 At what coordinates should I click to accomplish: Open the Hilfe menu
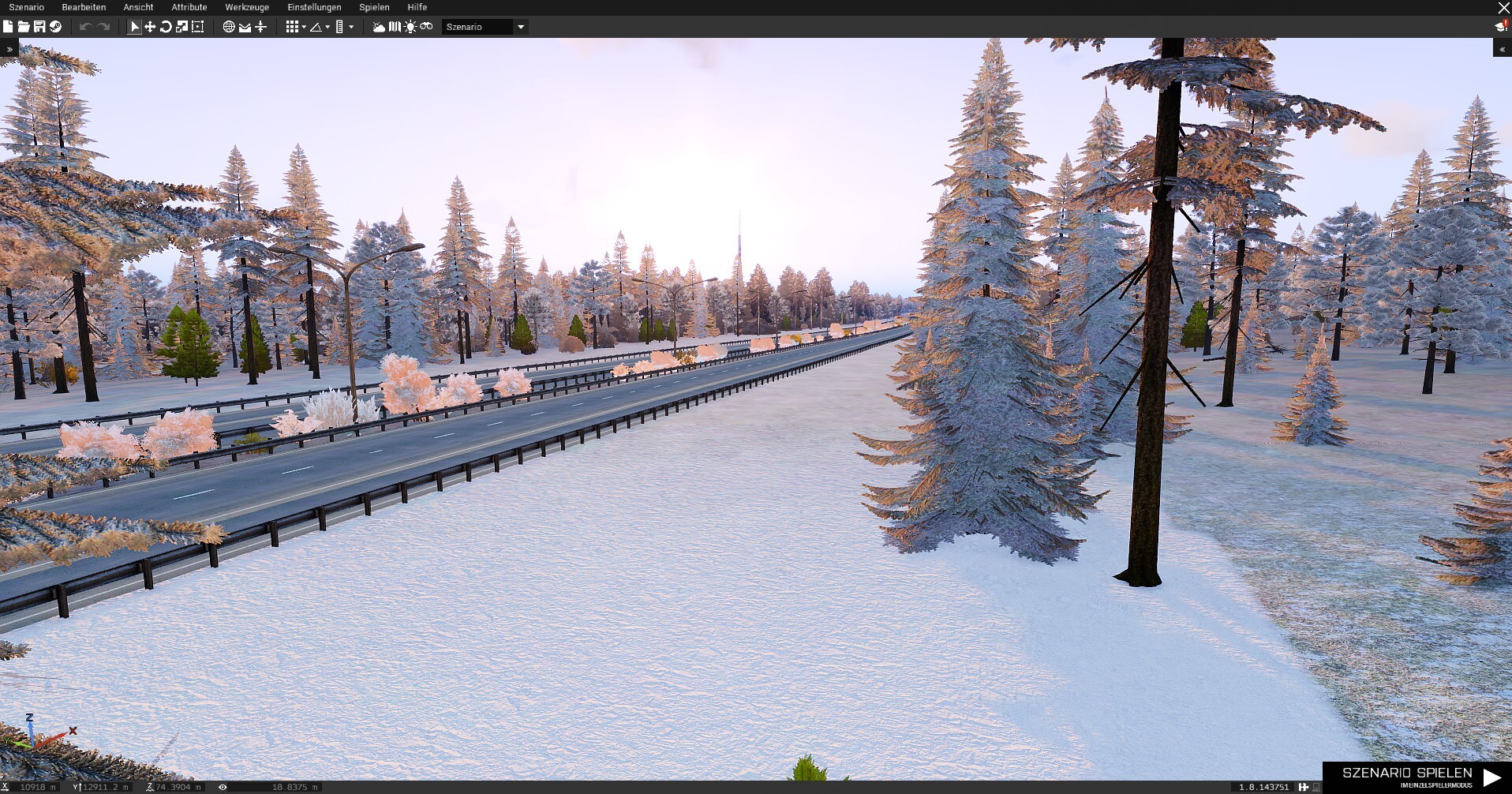pyautogui.click(x=417, y=7)
